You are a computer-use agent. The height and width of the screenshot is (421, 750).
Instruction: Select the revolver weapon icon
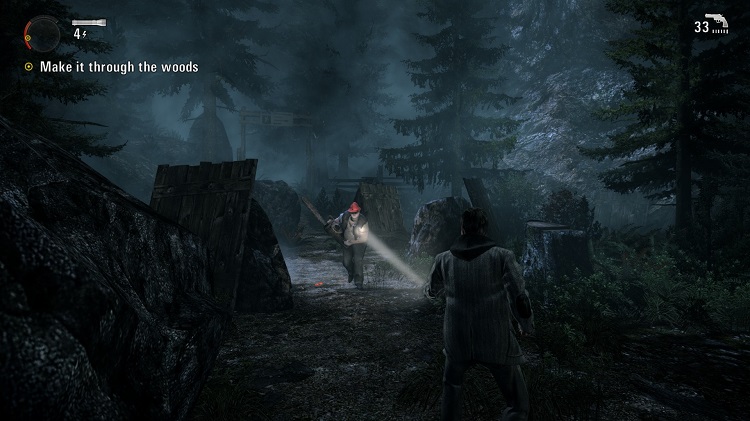(x=721, y=24)
